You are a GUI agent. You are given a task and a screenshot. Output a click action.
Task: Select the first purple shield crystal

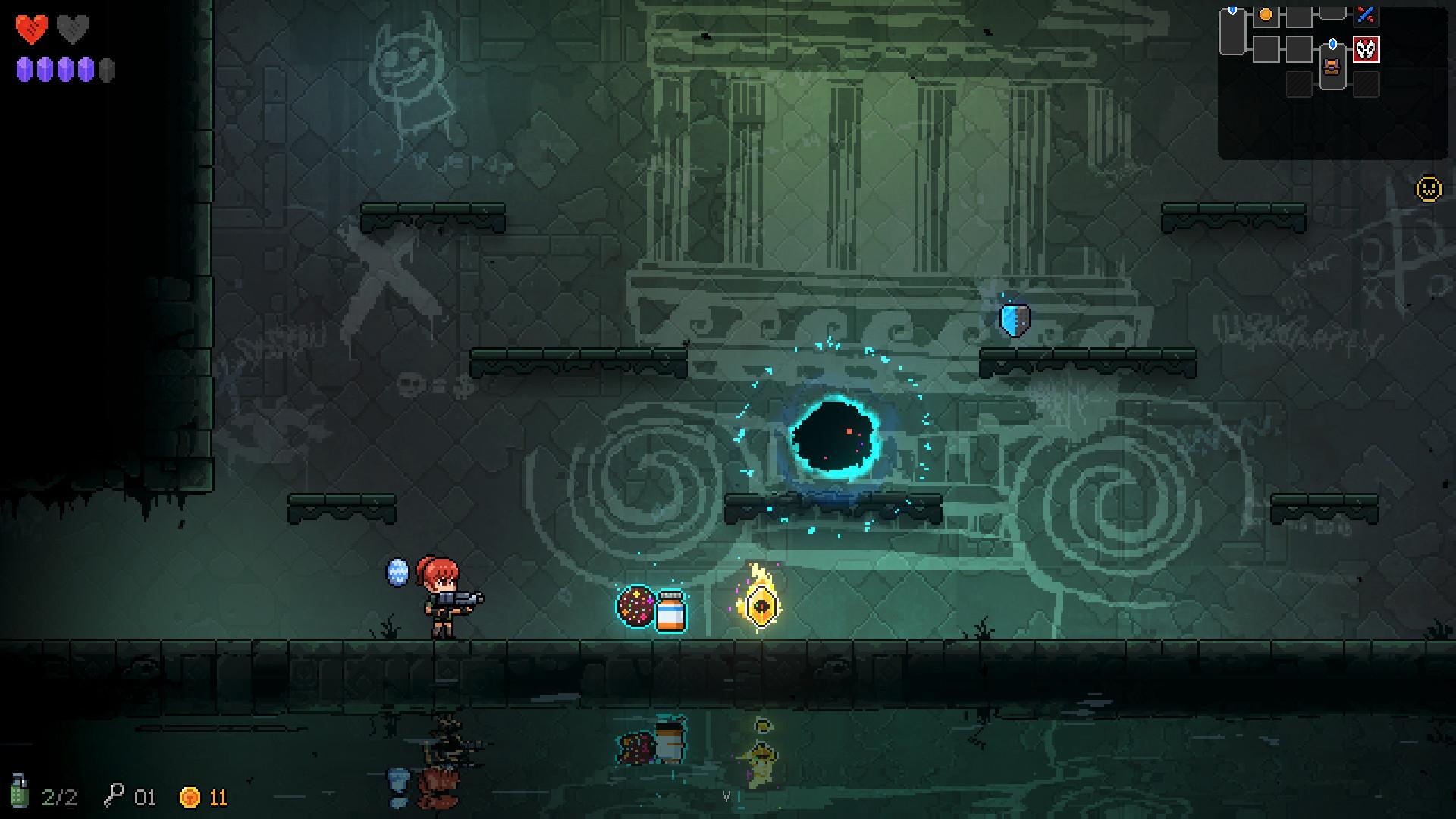click(x=23, y=71)
